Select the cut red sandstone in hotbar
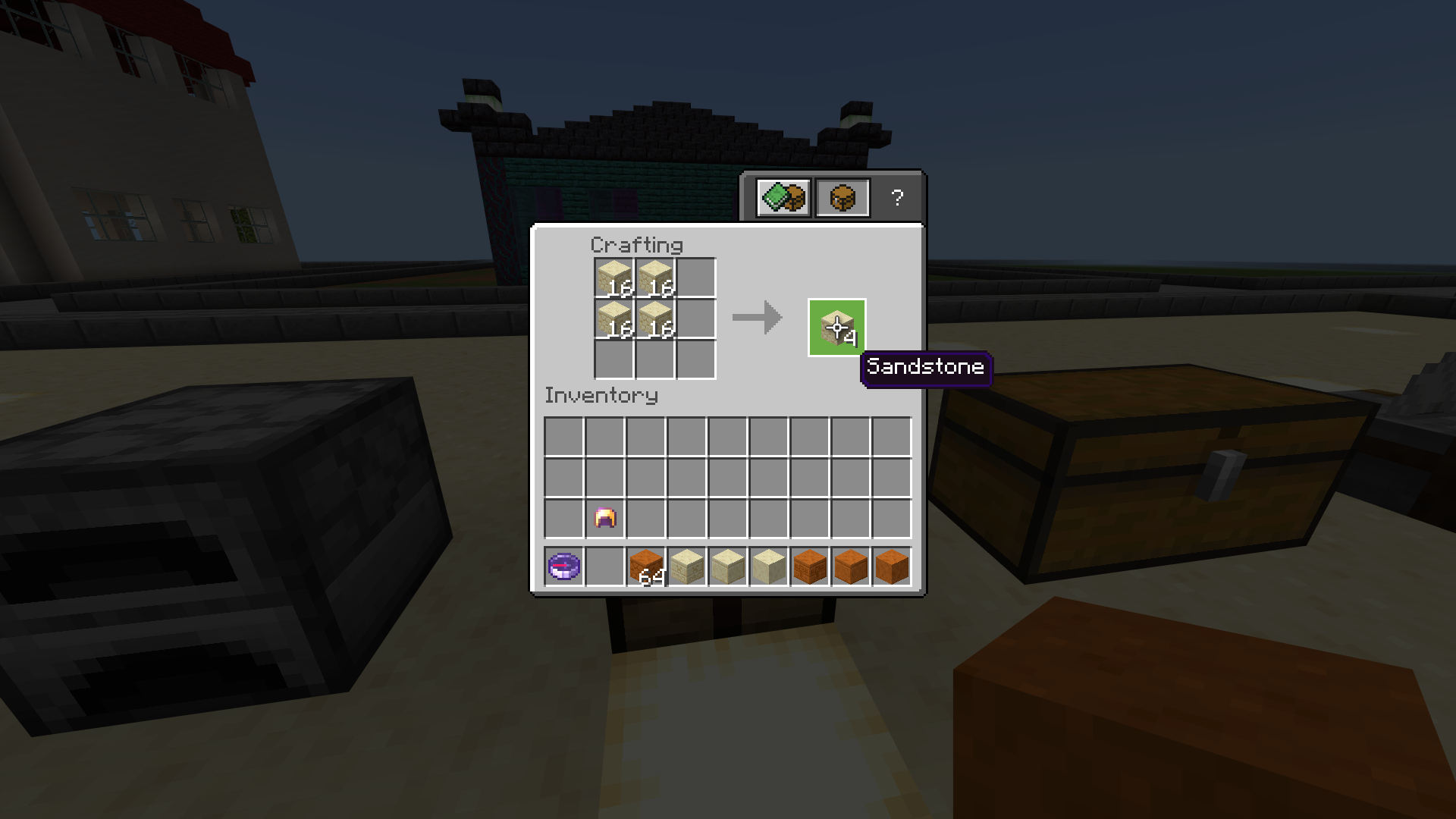The height and width of the screenshot is (819, 1456). [852, 567]
